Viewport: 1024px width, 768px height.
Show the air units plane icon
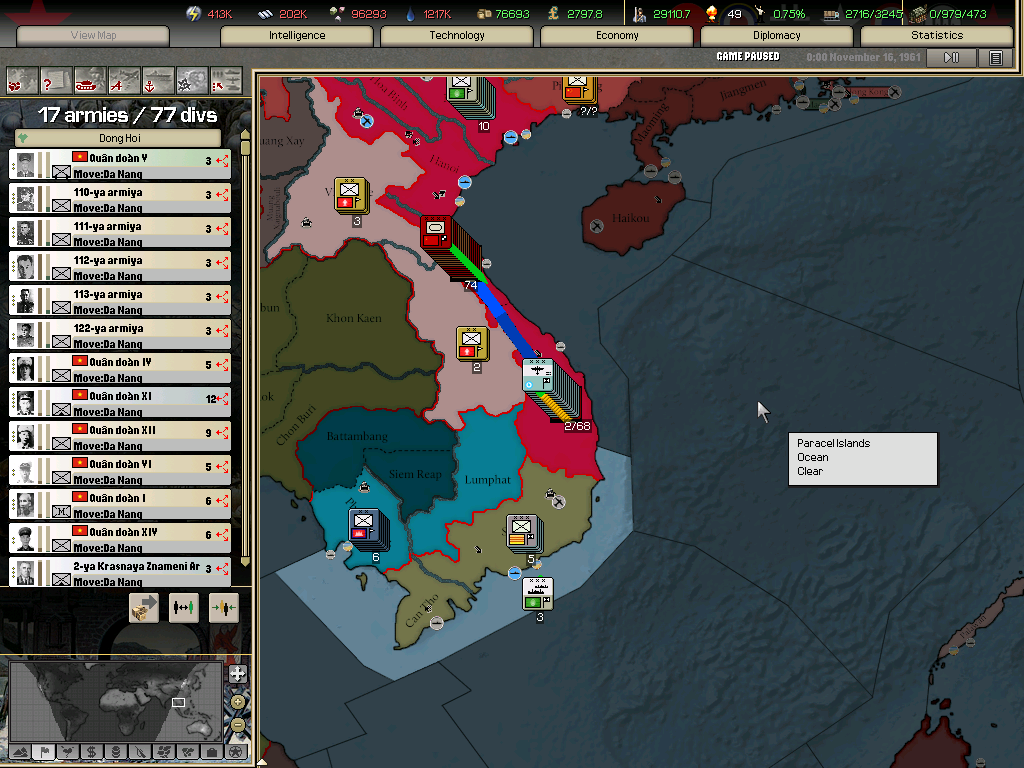pyautogui.click(x=124, y=78)
